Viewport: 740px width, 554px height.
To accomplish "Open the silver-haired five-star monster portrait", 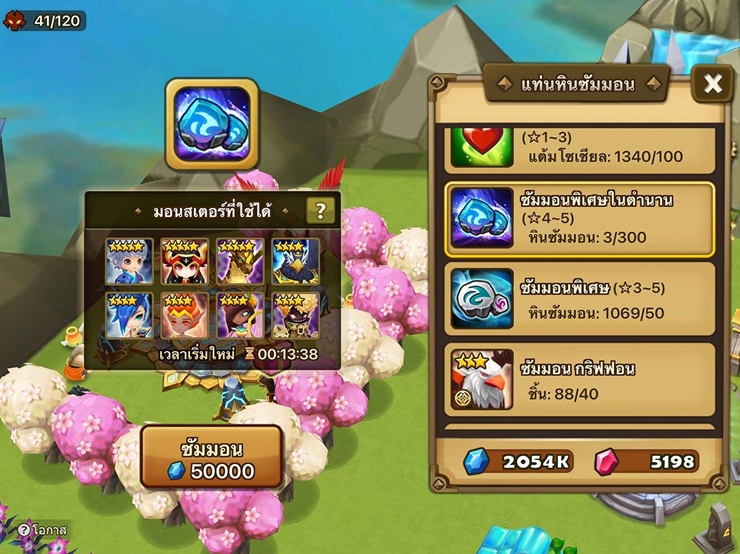I will pos(130,261).
